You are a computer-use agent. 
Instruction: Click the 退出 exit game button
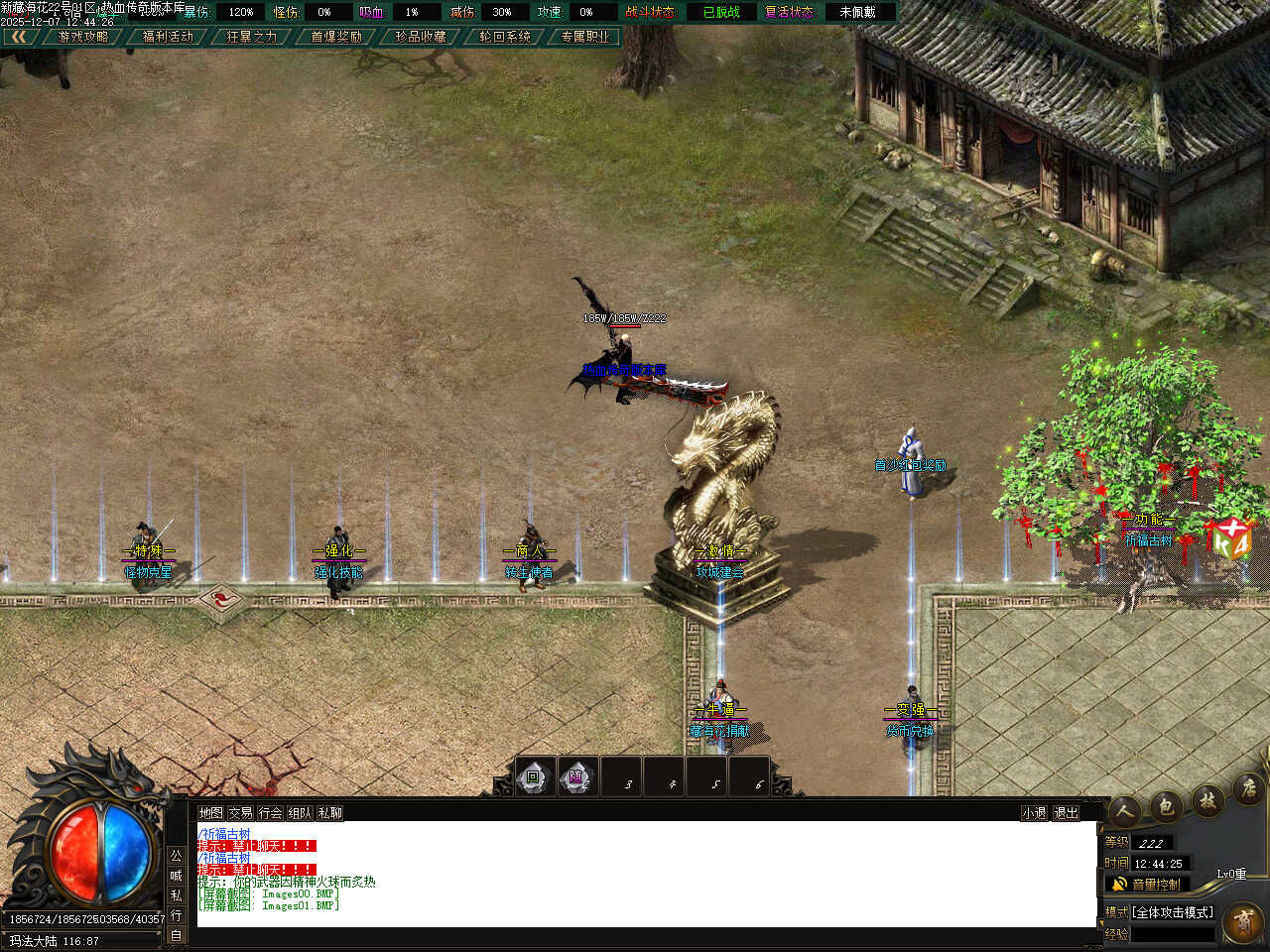point(1066,813)
